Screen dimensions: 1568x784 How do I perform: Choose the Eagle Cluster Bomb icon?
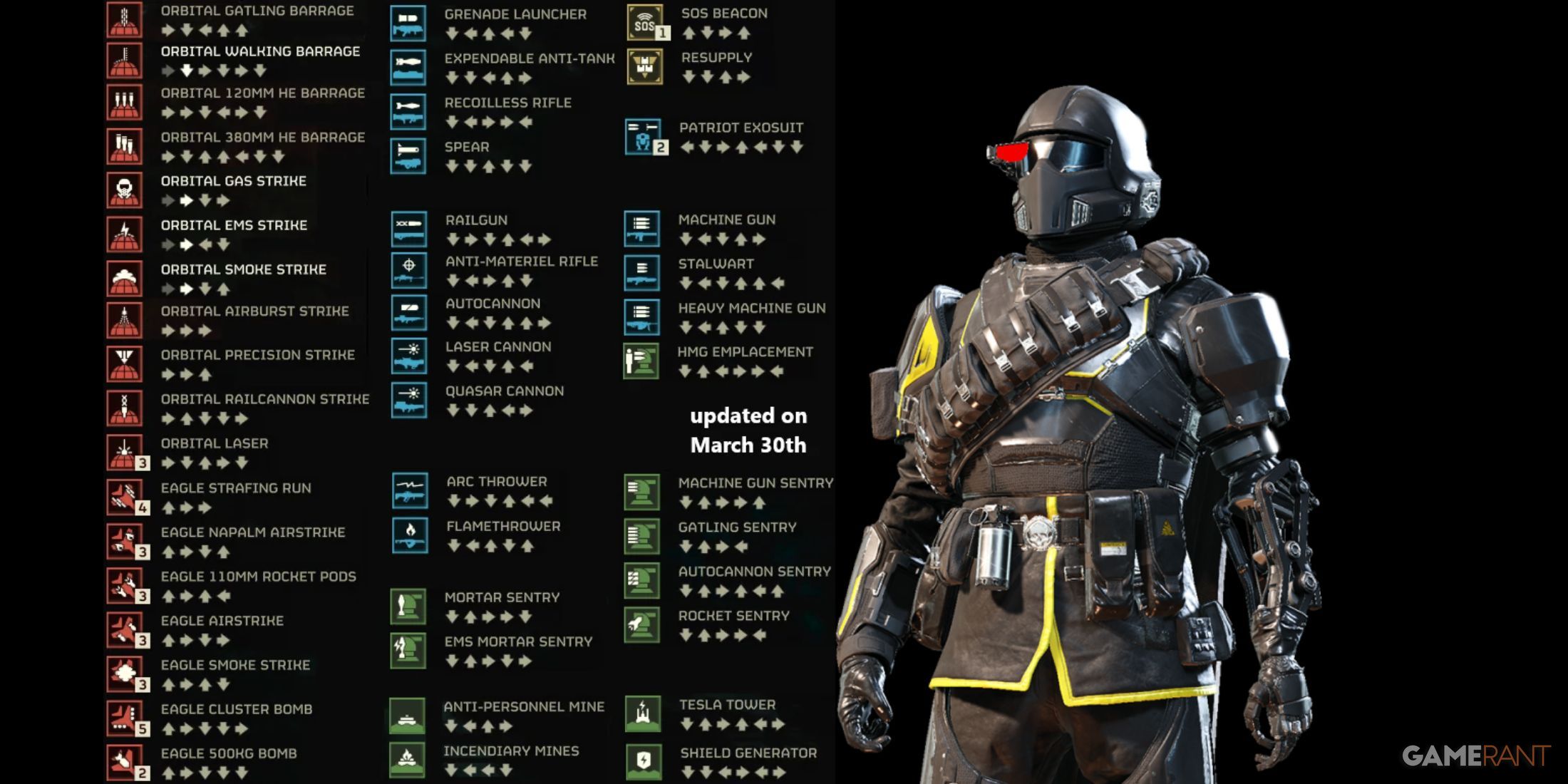[x=124, y=718]
